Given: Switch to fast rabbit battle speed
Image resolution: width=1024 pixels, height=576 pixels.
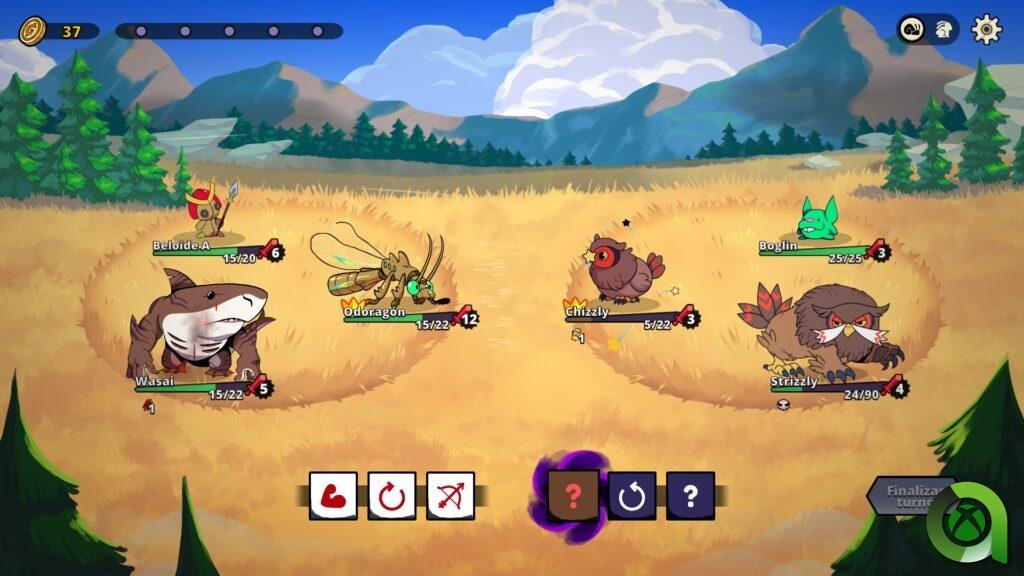Looking at the screenshot, I should 942,29.
